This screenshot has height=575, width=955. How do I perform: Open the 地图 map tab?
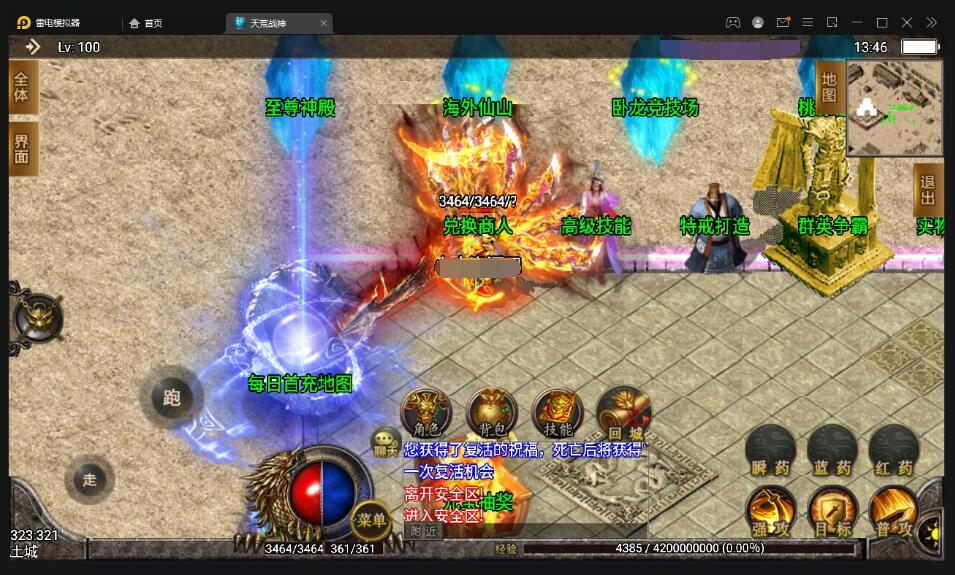(x=829, y=87)
